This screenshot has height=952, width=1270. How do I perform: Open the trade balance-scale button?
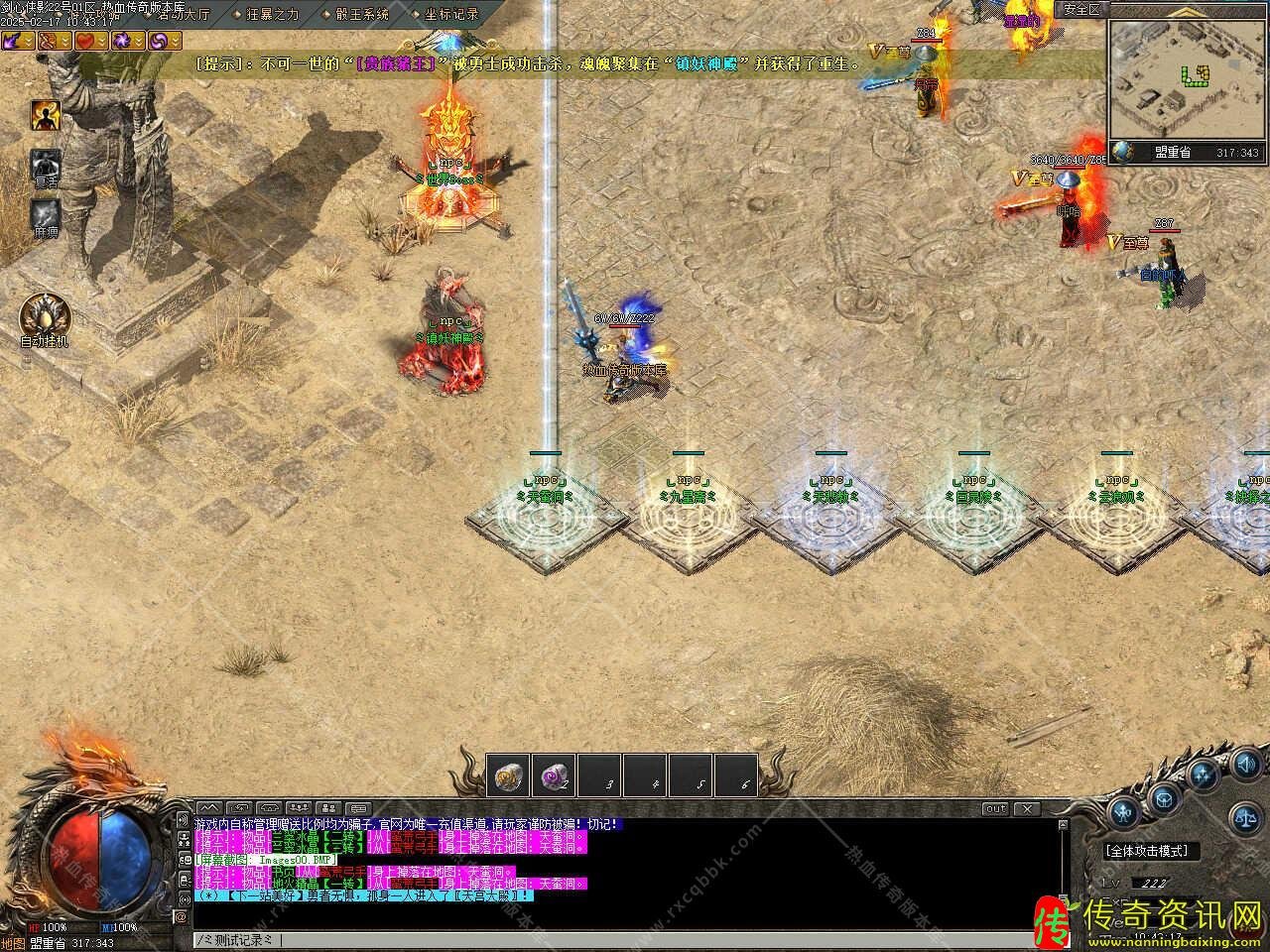point(1245,817)
